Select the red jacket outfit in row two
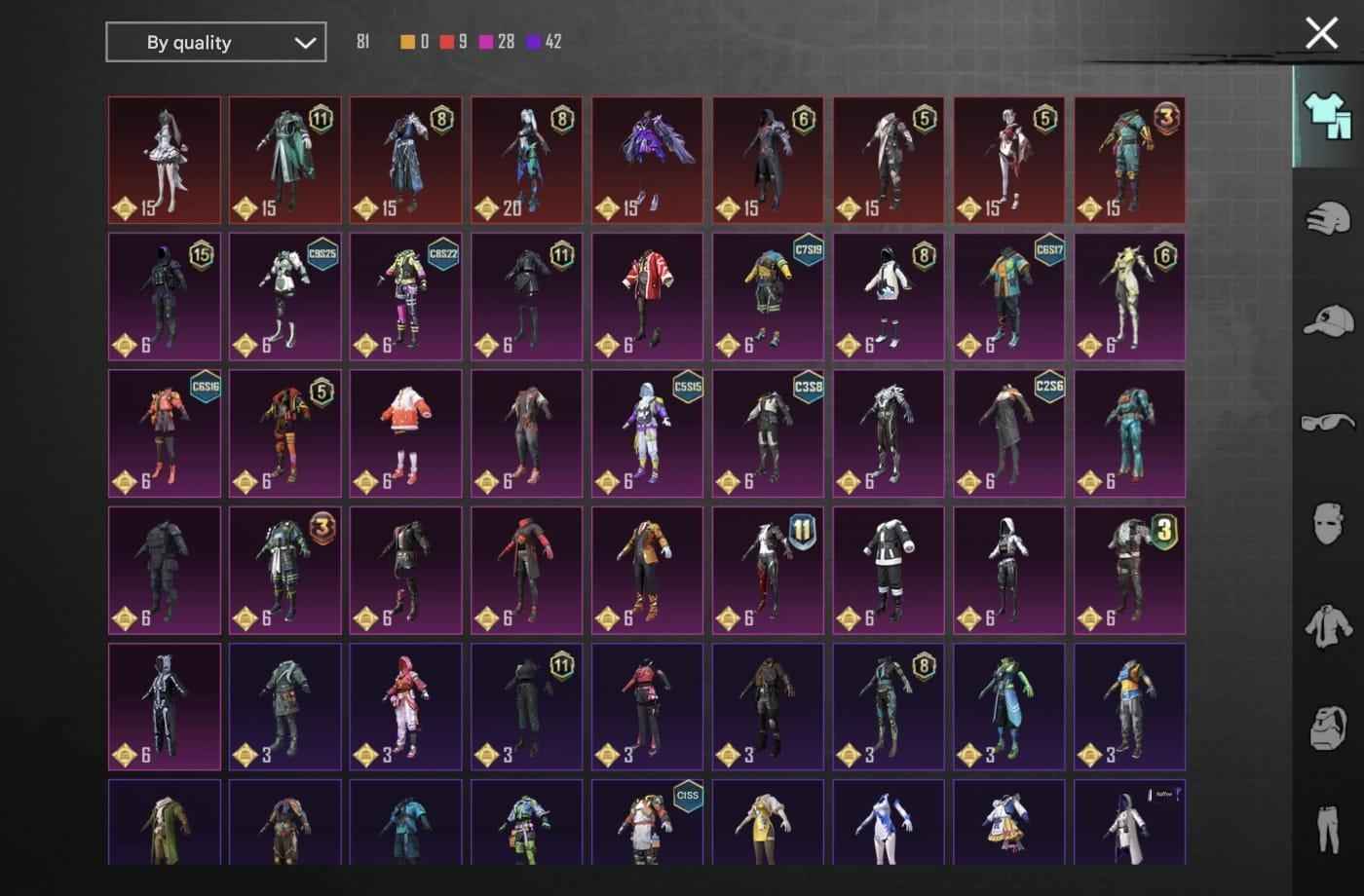This screenshot has width=1364, height=896. (x=646, y=296)
